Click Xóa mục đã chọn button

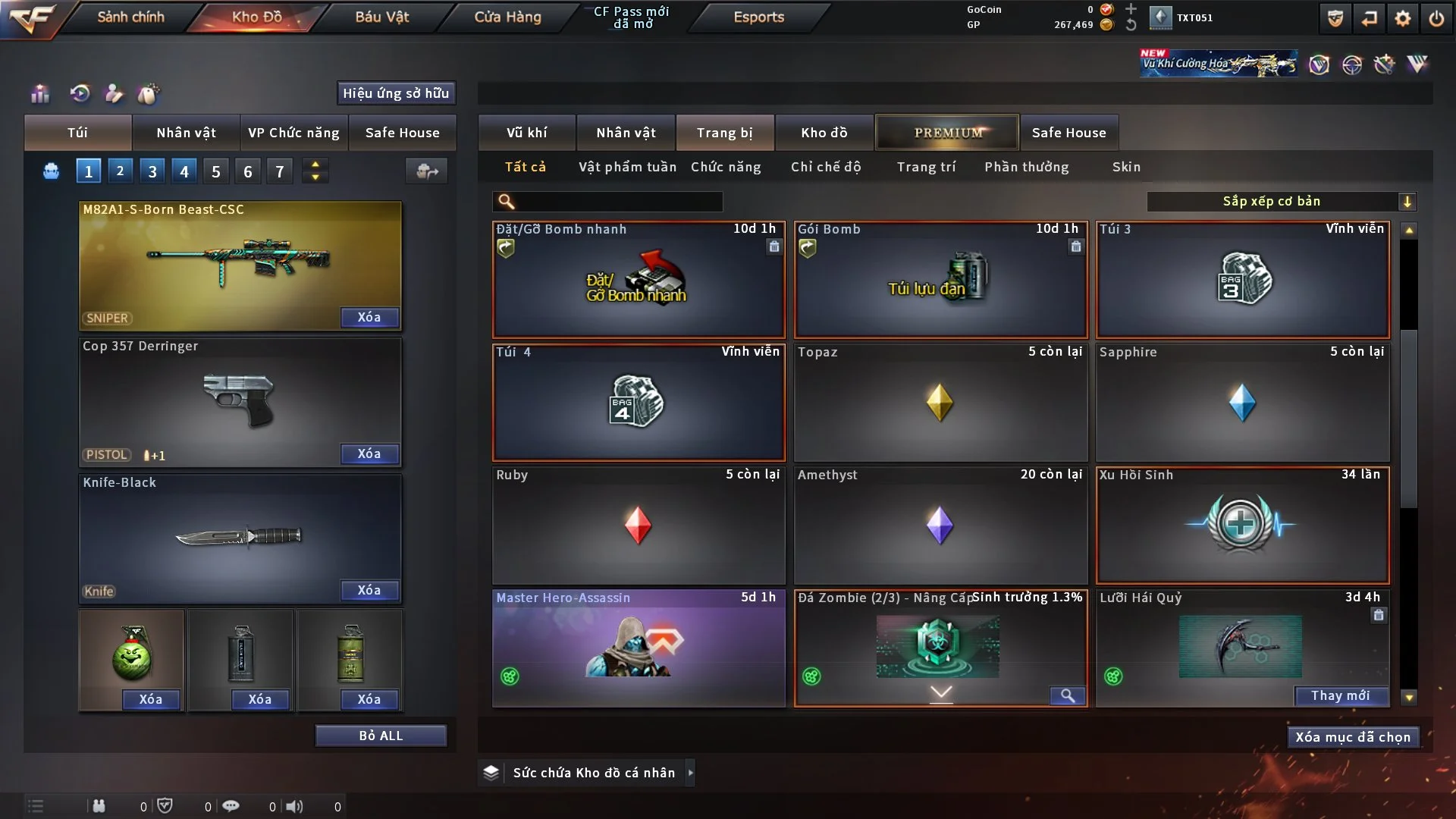tap(1352, 737)
